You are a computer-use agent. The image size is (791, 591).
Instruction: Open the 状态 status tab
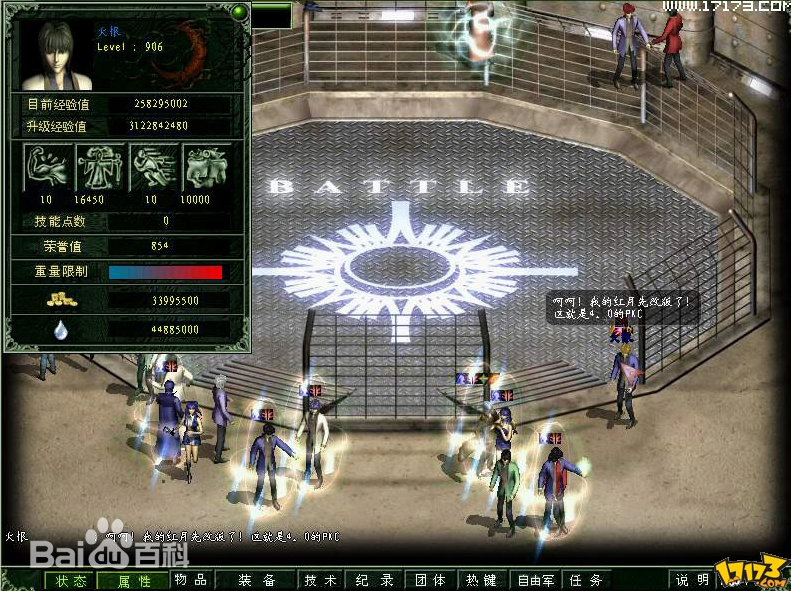71,580
